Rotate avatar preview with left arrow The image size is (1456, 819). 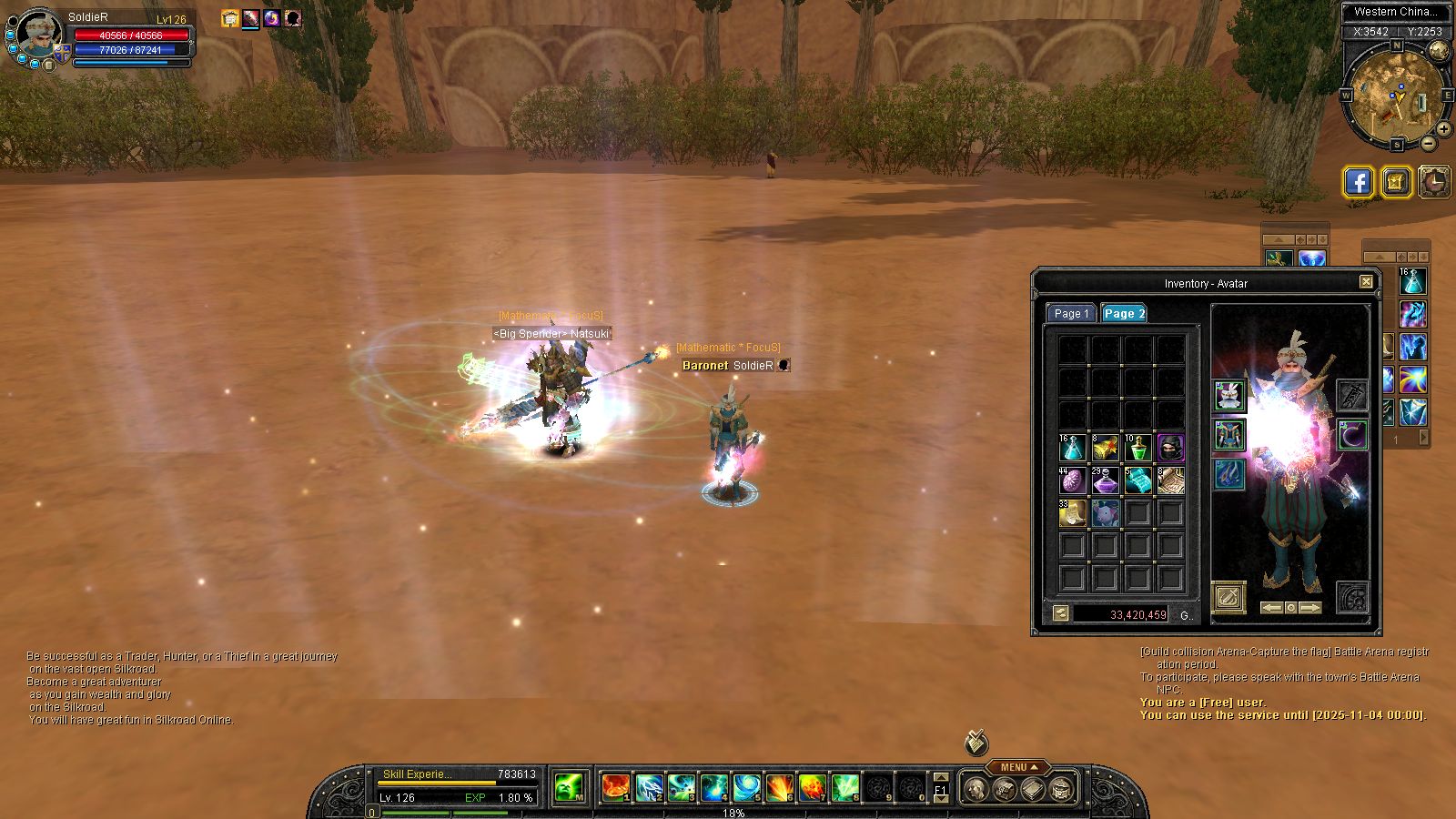point(1271,607)
